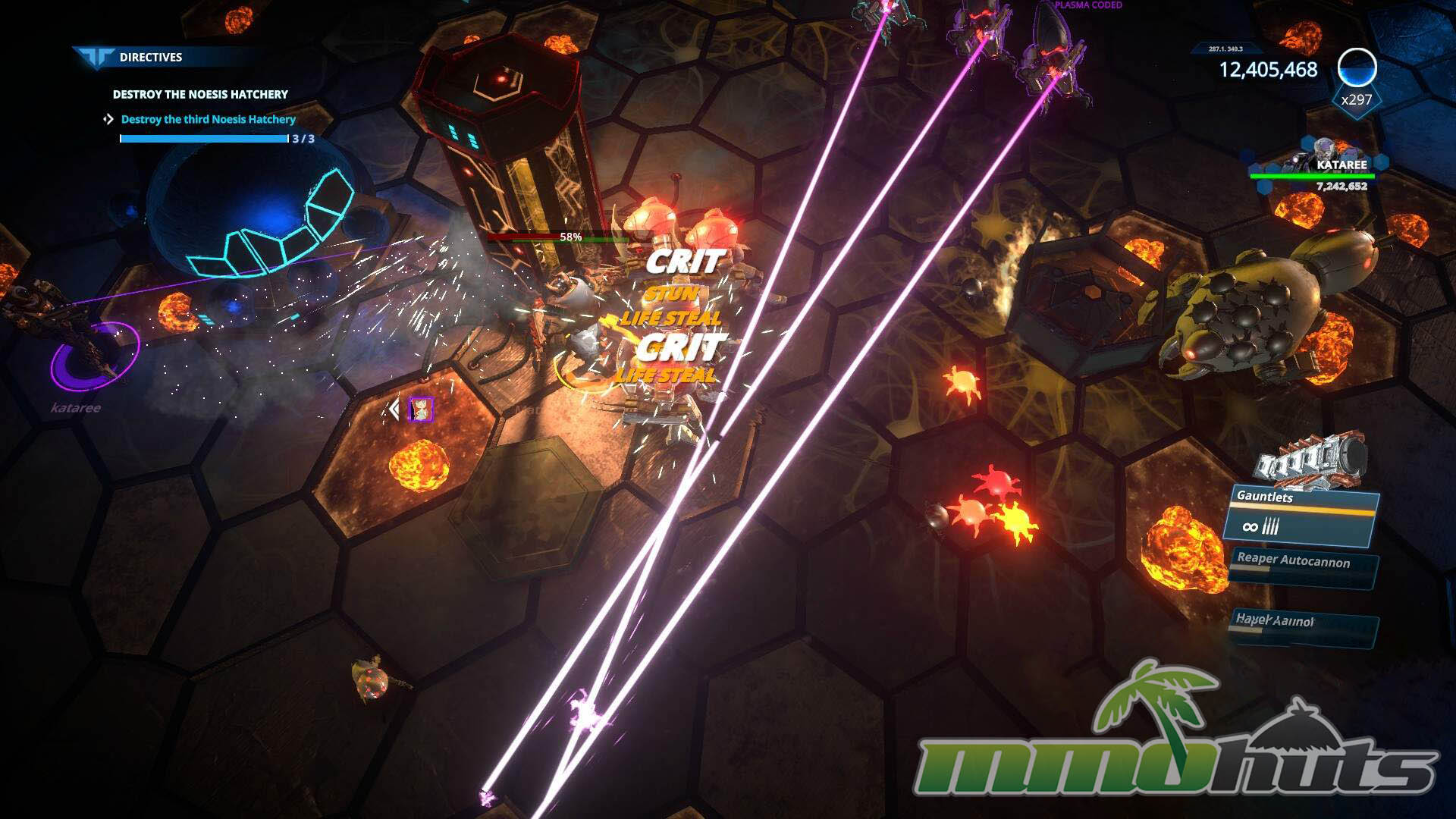1456x819 pixels.
Task: Select the third Noesis Hatchery objective
Action: (208, 119)
